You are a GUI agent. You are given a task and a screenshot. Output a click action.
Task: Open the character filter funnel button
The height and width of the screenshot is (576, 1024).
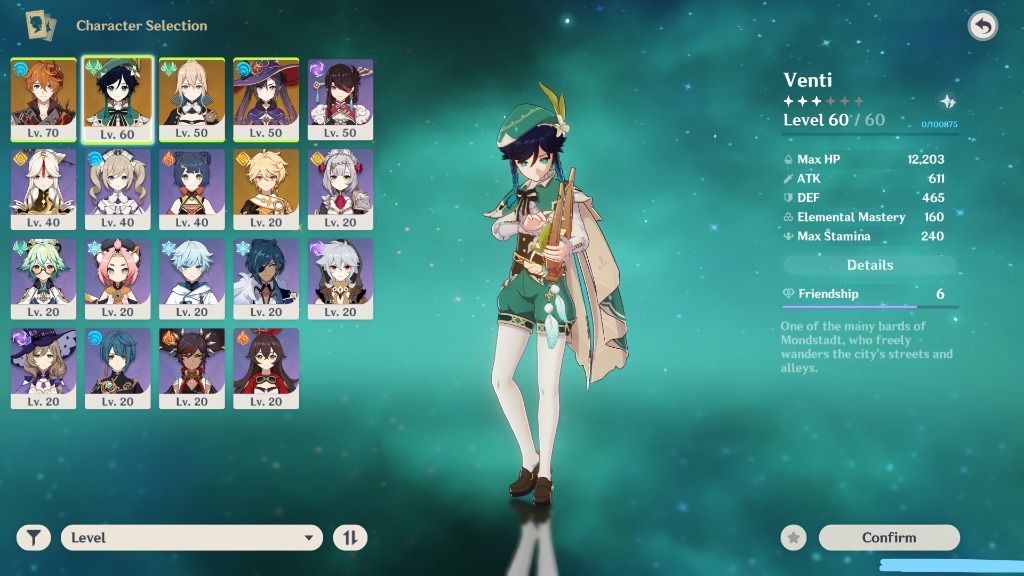33,538
